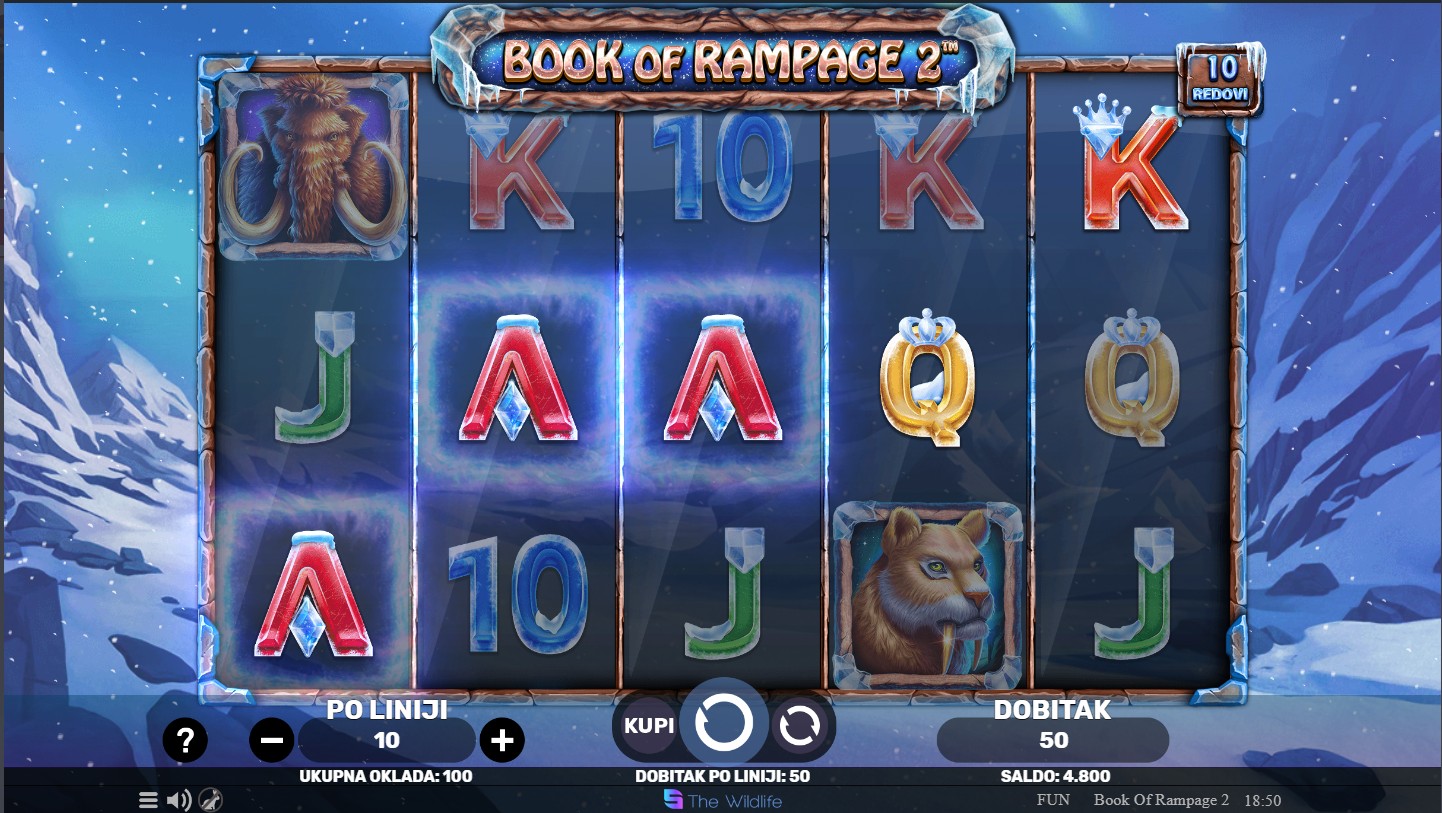Image resolution: width=1442 pixels, height=813 pixels.
Task: Click the KUPI buy feature button
Action: 649,725
